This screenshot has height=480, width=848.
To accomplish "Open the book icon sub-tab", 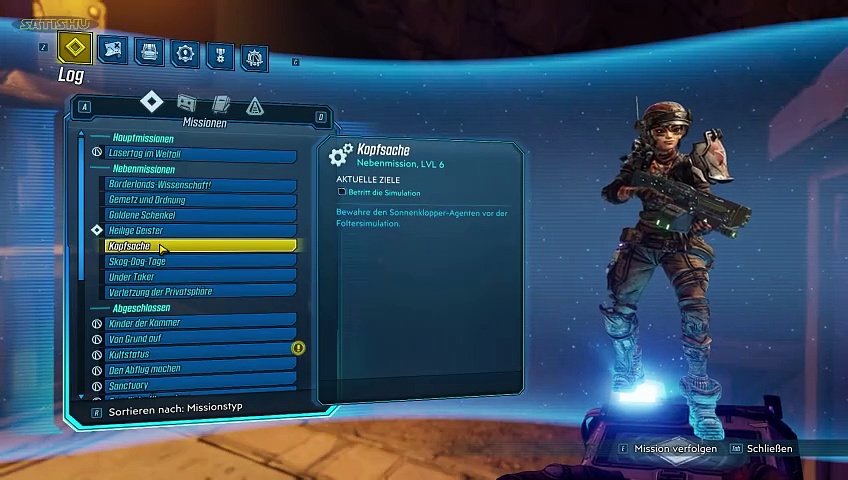I will [221, 104].
